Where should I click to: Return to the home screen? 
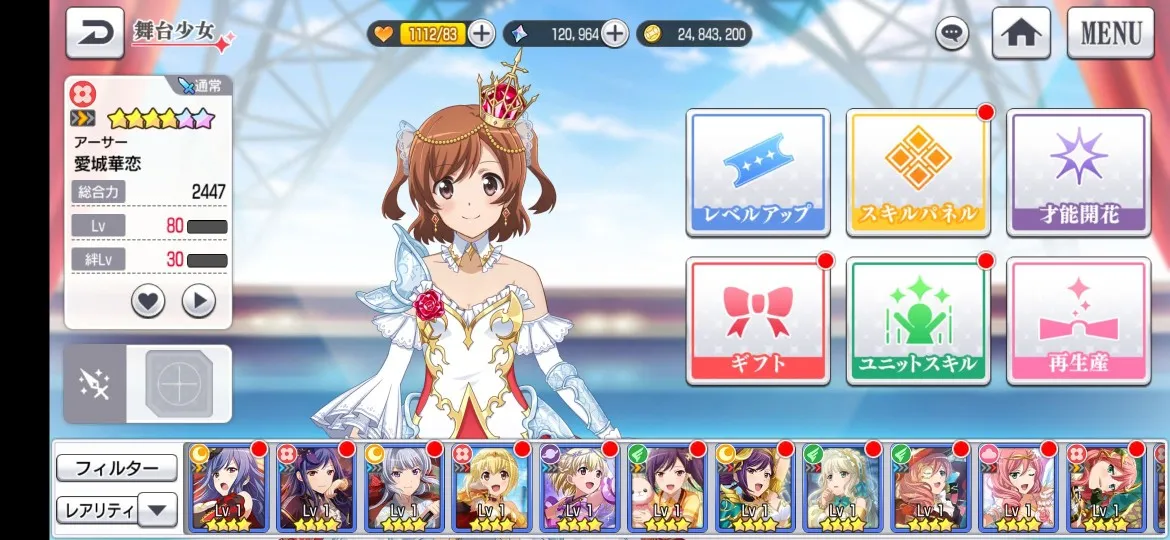point(1020,33)
